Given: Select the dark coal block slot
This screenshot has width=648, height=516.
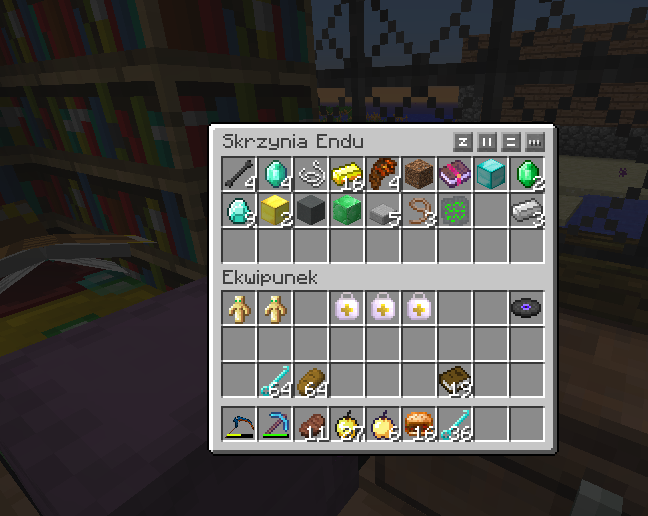Looking at the screenshot, I should click(x=311, y=210).
